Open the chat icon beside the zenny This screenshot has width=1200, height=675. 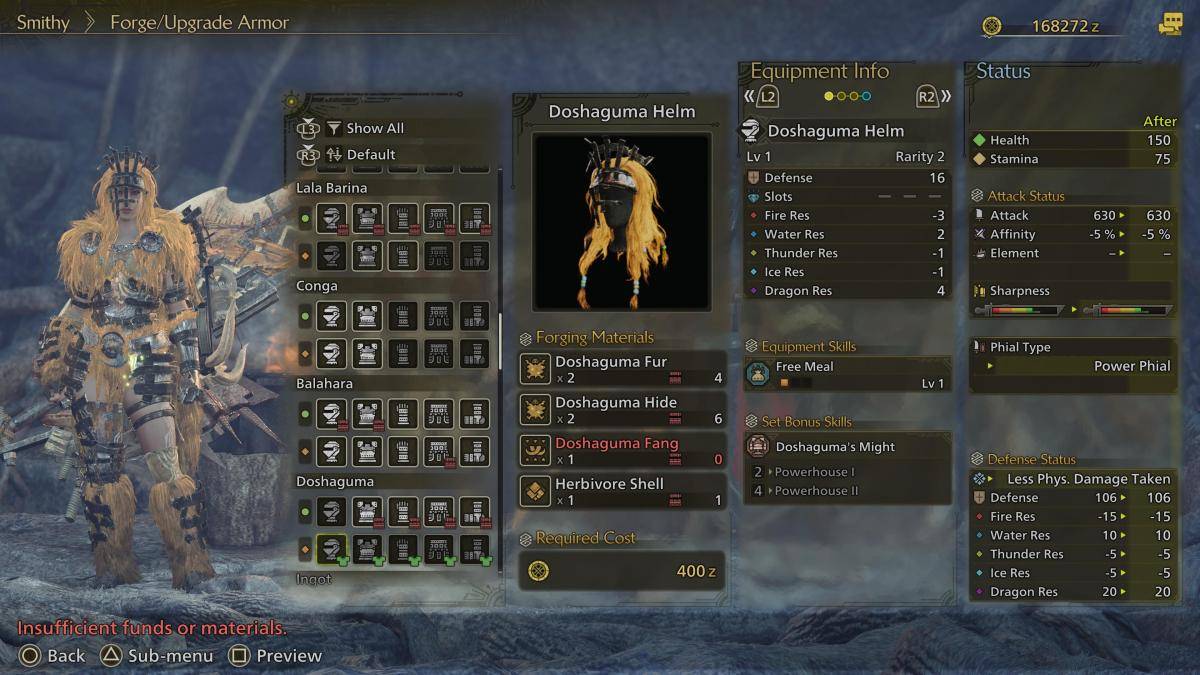pos(1169,25)
